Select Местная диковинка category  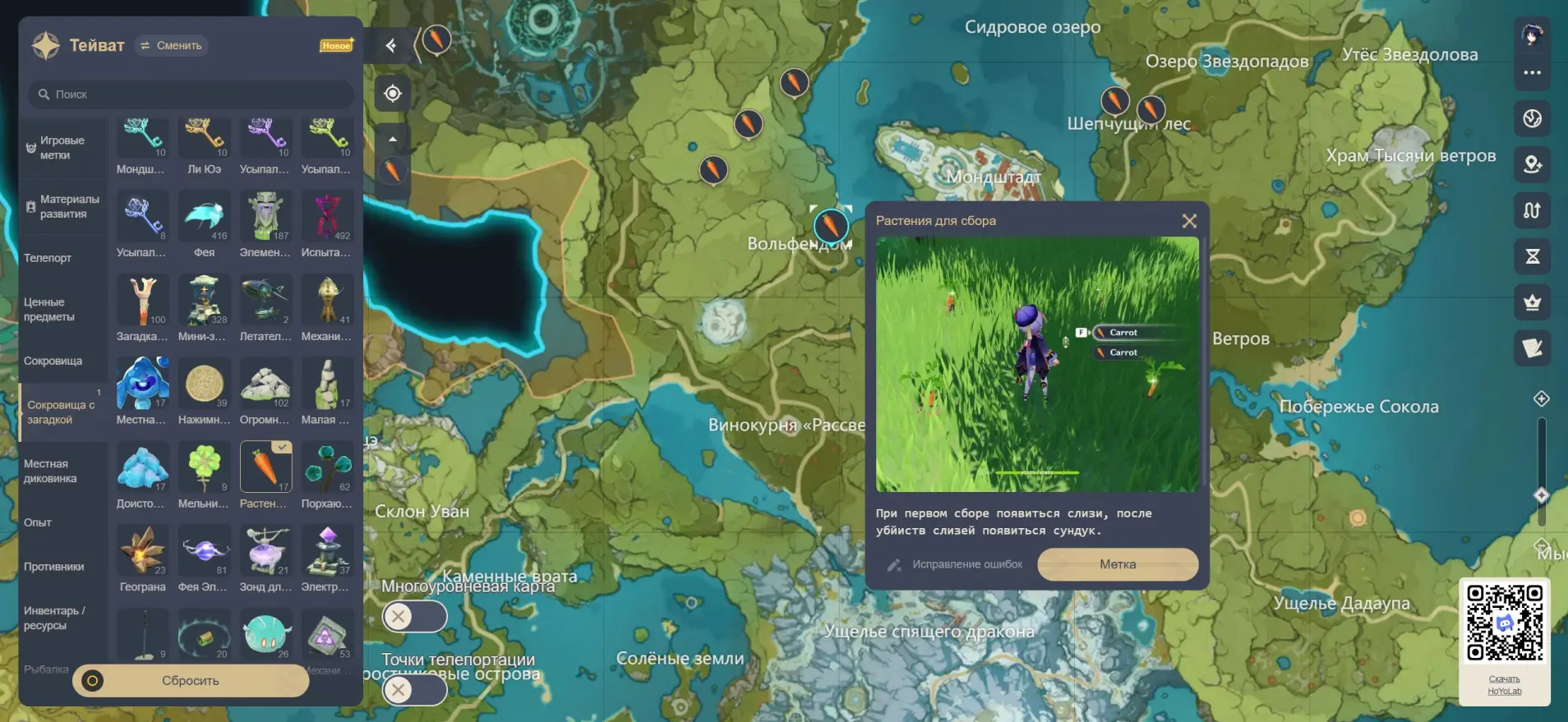point(50,471)
